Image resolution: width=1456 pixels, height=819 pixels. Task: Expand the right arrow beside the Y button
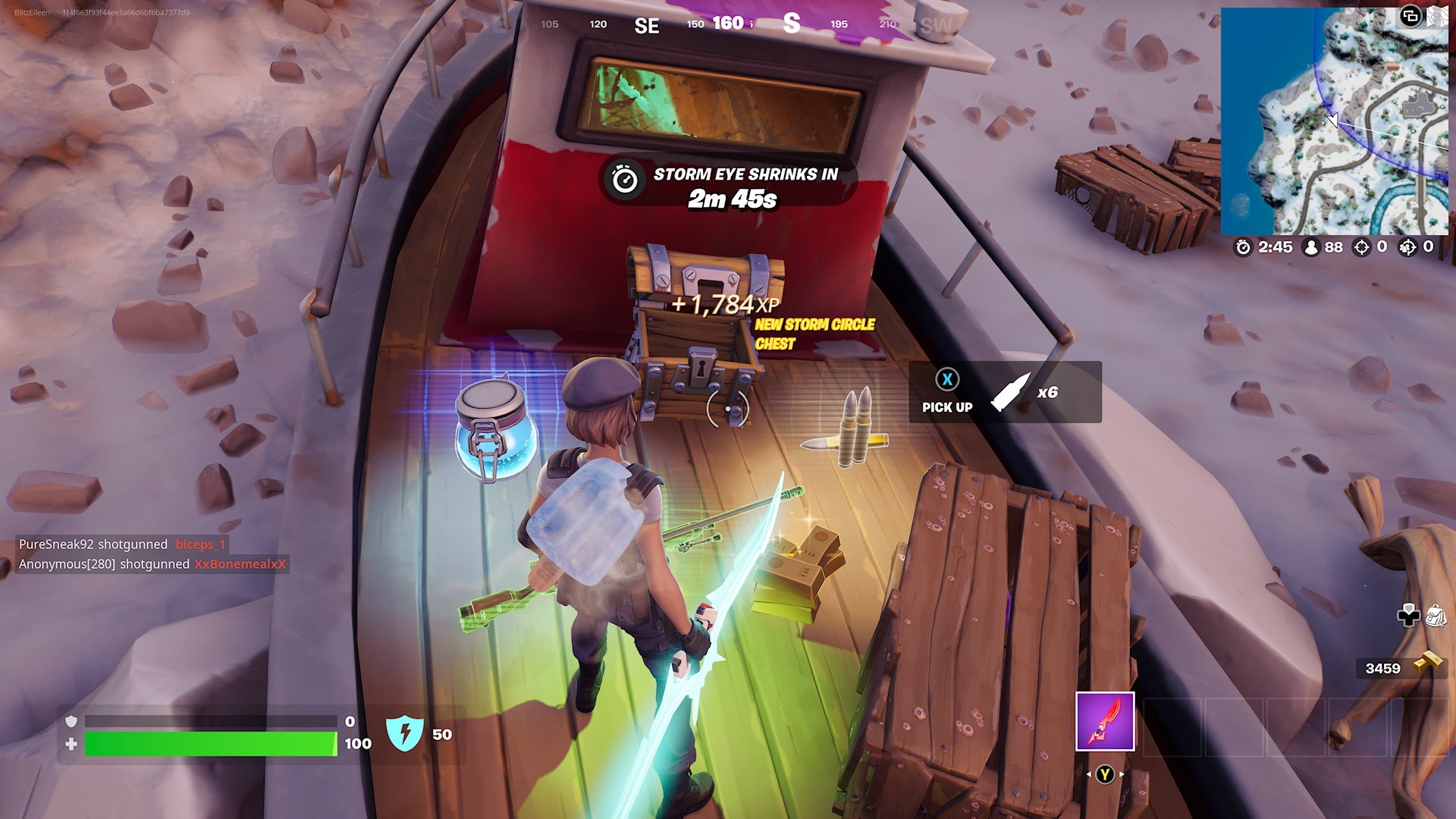tap(1121, 774)
